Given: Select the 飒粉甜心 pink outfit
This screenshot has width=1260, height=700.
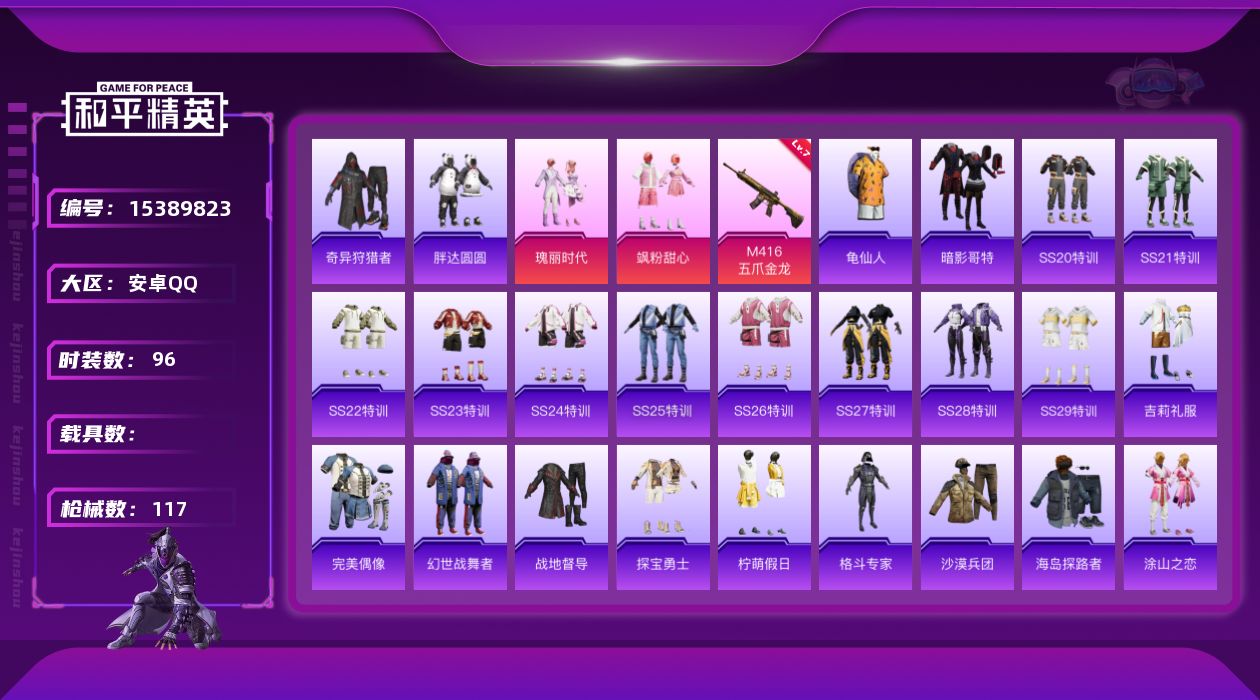Looking at the screenshot, I should click(x=663, y=211).
